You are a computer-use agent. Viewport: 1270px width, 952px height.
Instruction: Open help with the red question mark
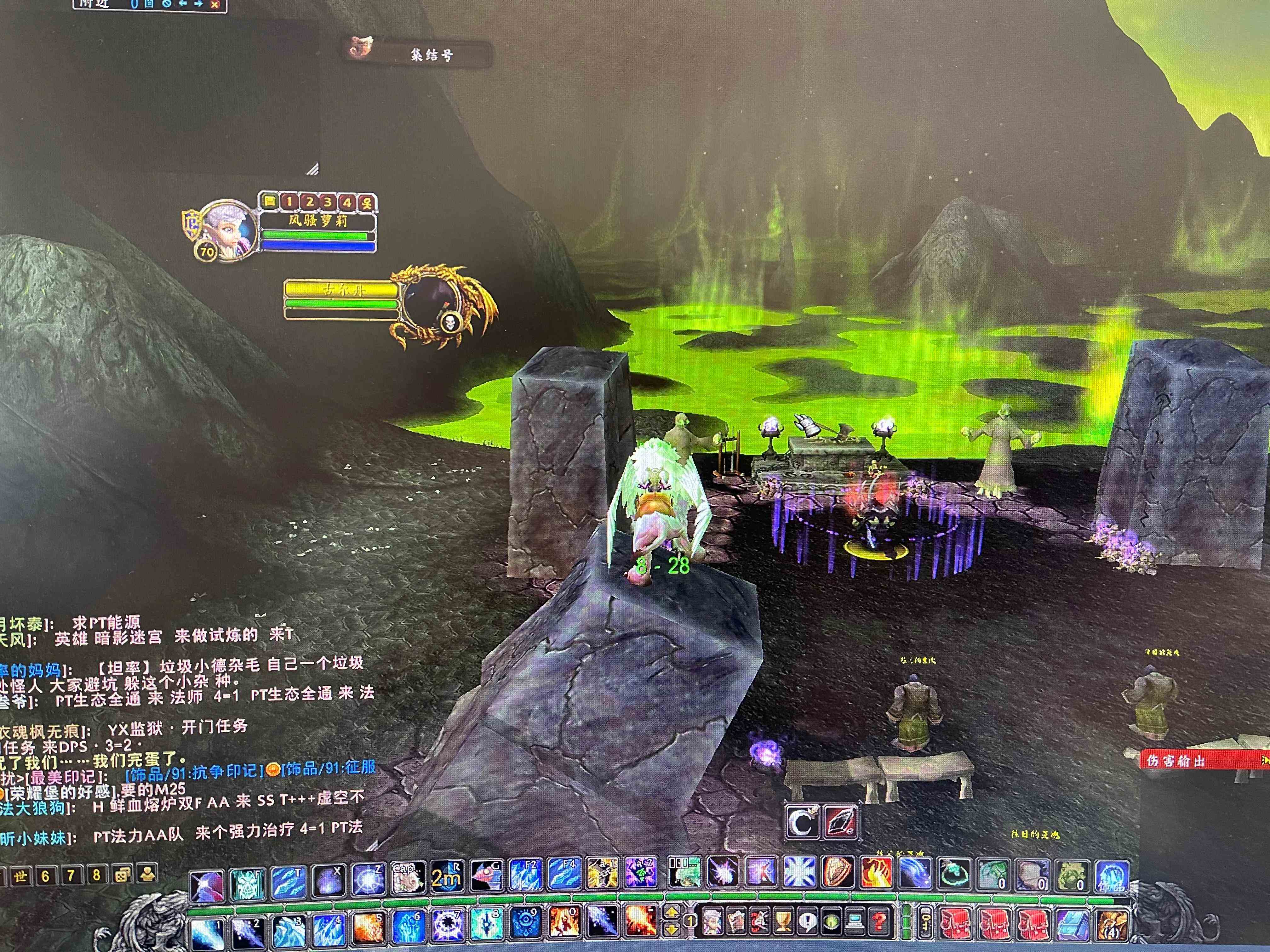(878, 921)
